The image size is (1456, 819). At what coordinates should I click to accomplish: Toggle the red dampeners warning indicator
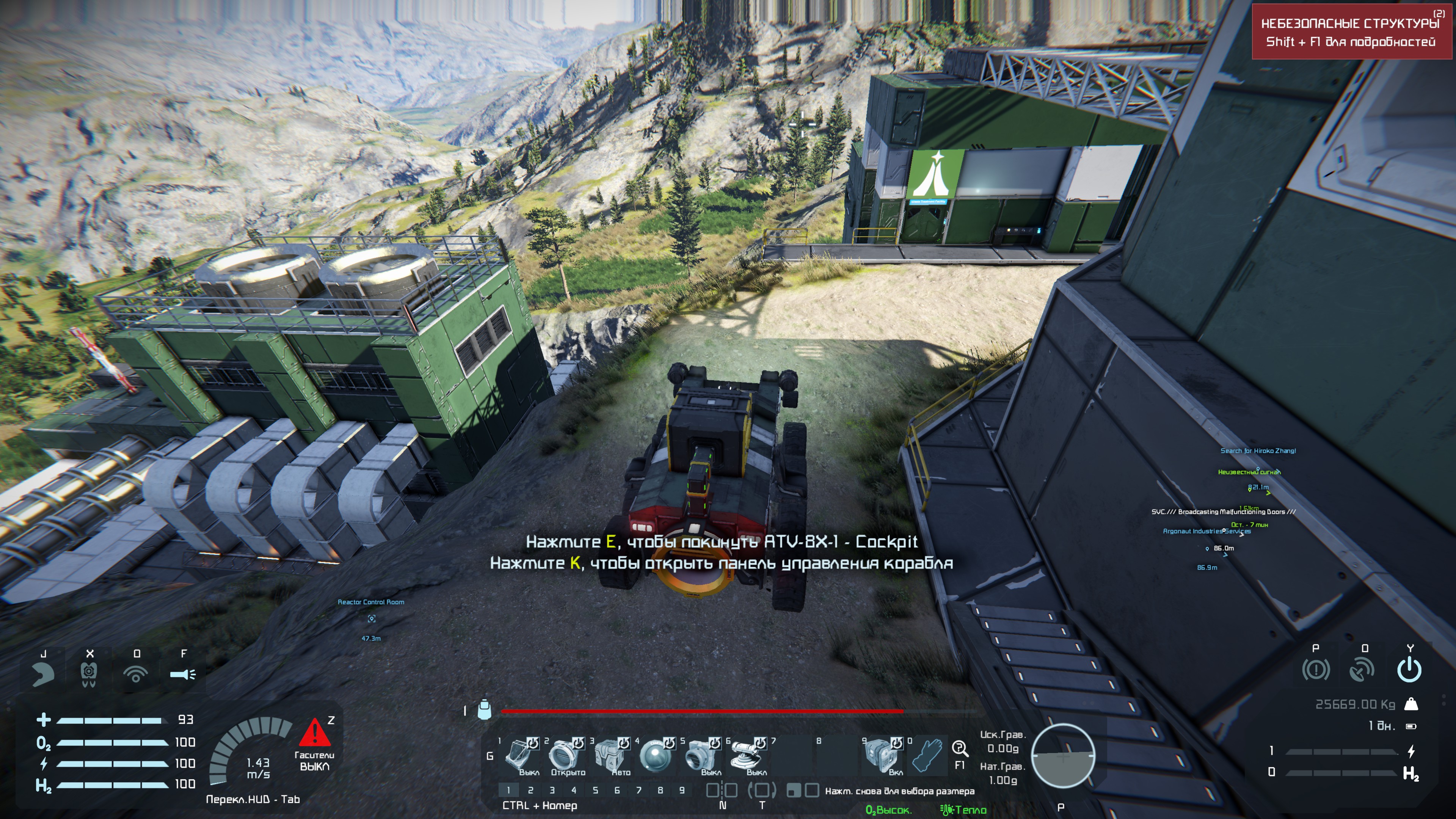315,733
